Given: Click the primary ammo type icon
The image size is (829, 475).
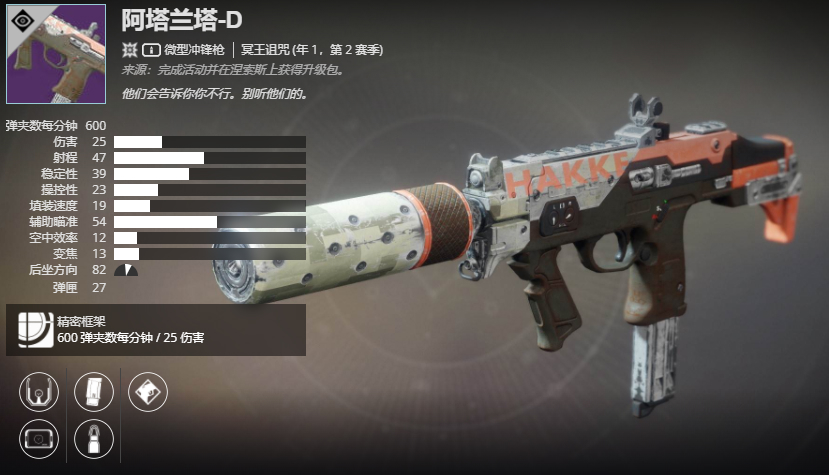Looking at the screenshot, I should coord(152,49).
